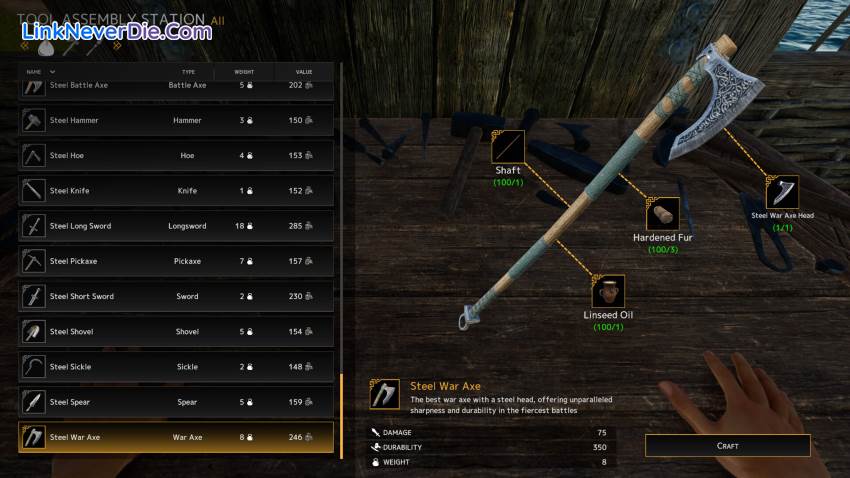
Task: Select the Steel War Axe Head component
Action: (x=782, y=191)
